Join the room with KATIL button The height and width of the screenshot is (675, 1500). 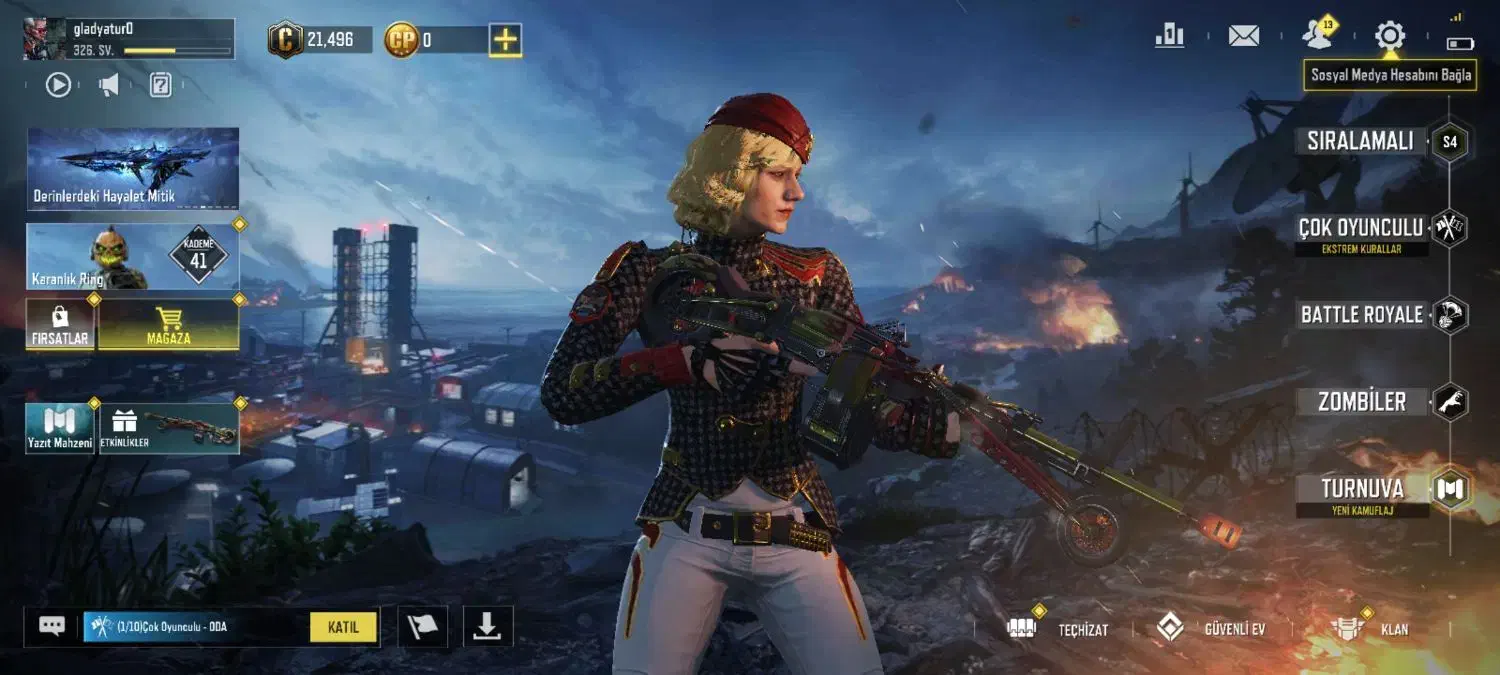pos(343,627)
